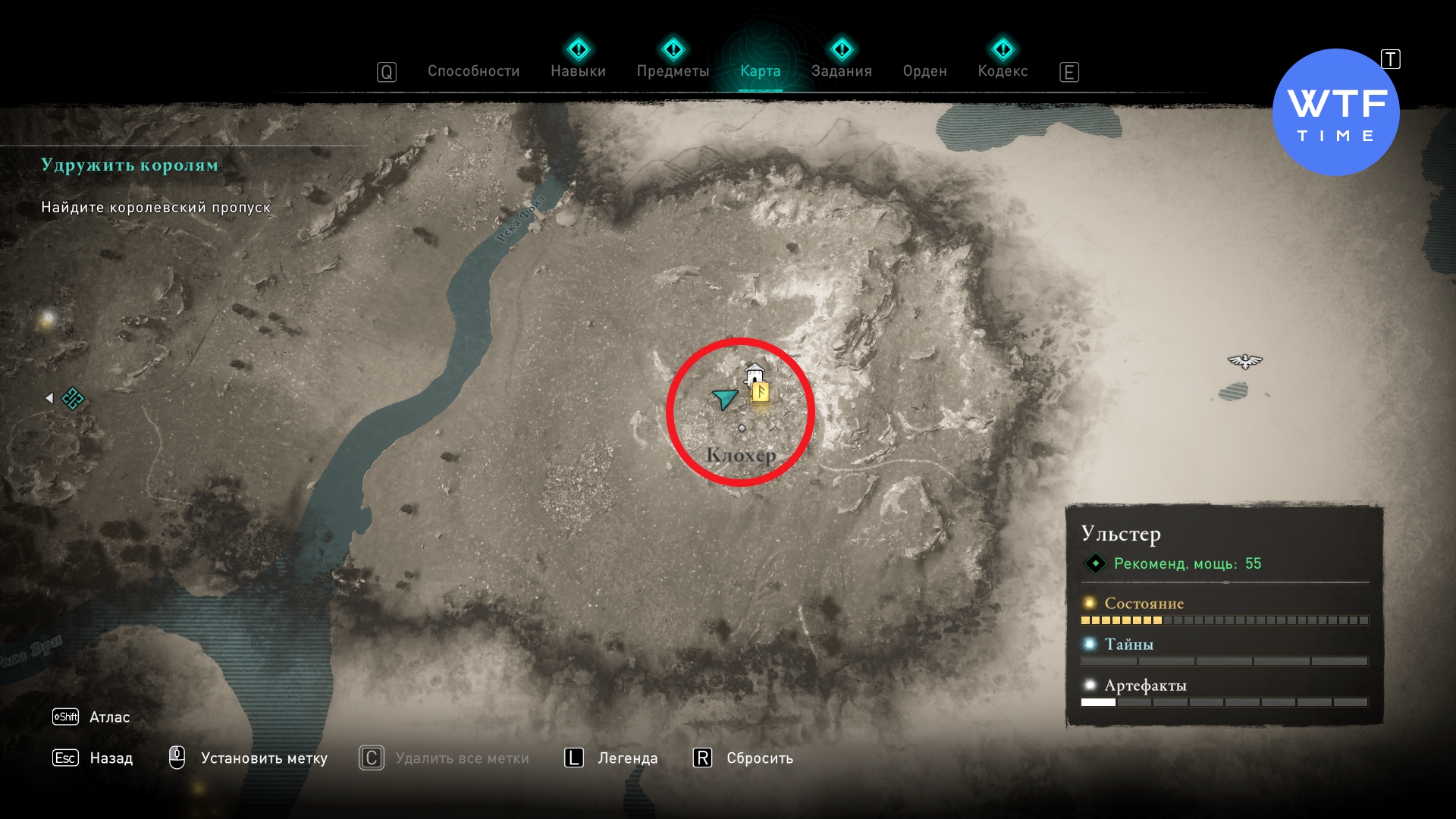Open the Атлас view
1456x819 pixels.
(109, 717)
